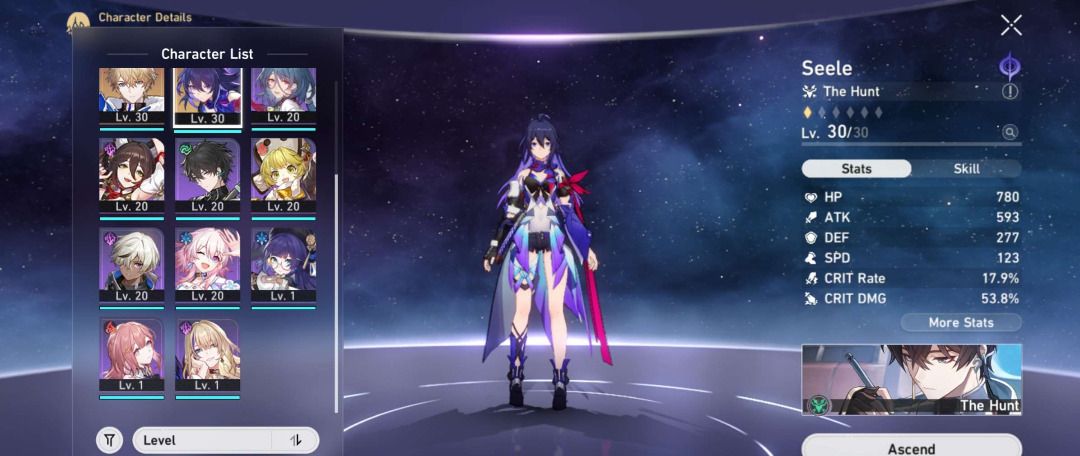Close the Character Details screen
The image size is (1080, 456).
click(1011, 25)
